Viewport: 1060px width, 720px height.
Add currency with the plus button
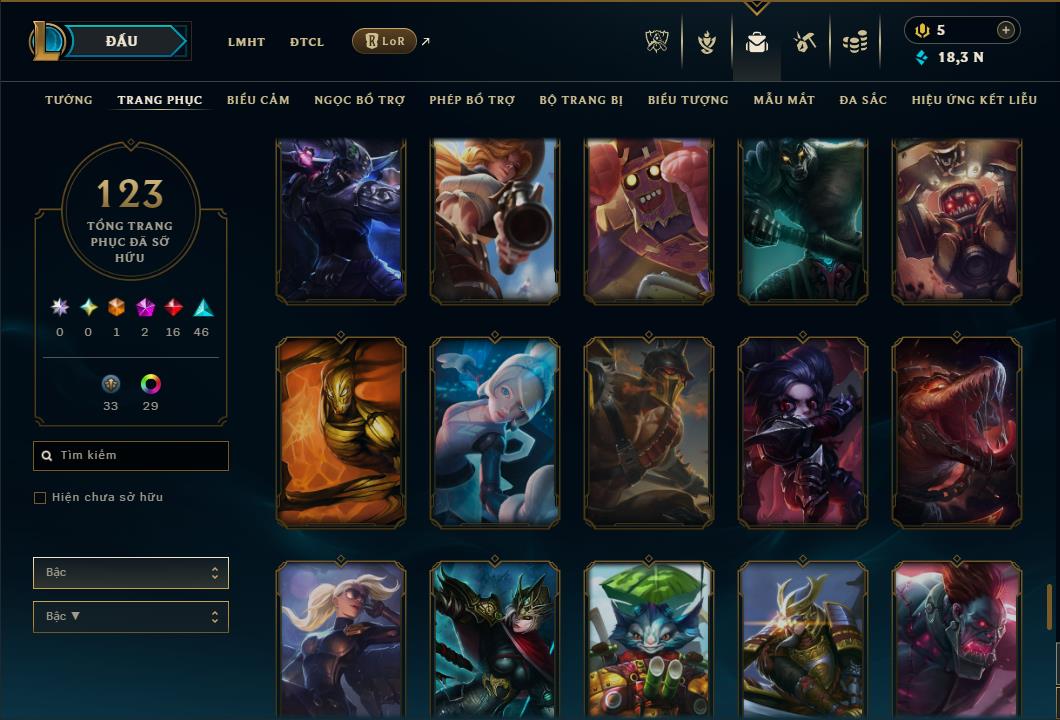point(1006,30)
